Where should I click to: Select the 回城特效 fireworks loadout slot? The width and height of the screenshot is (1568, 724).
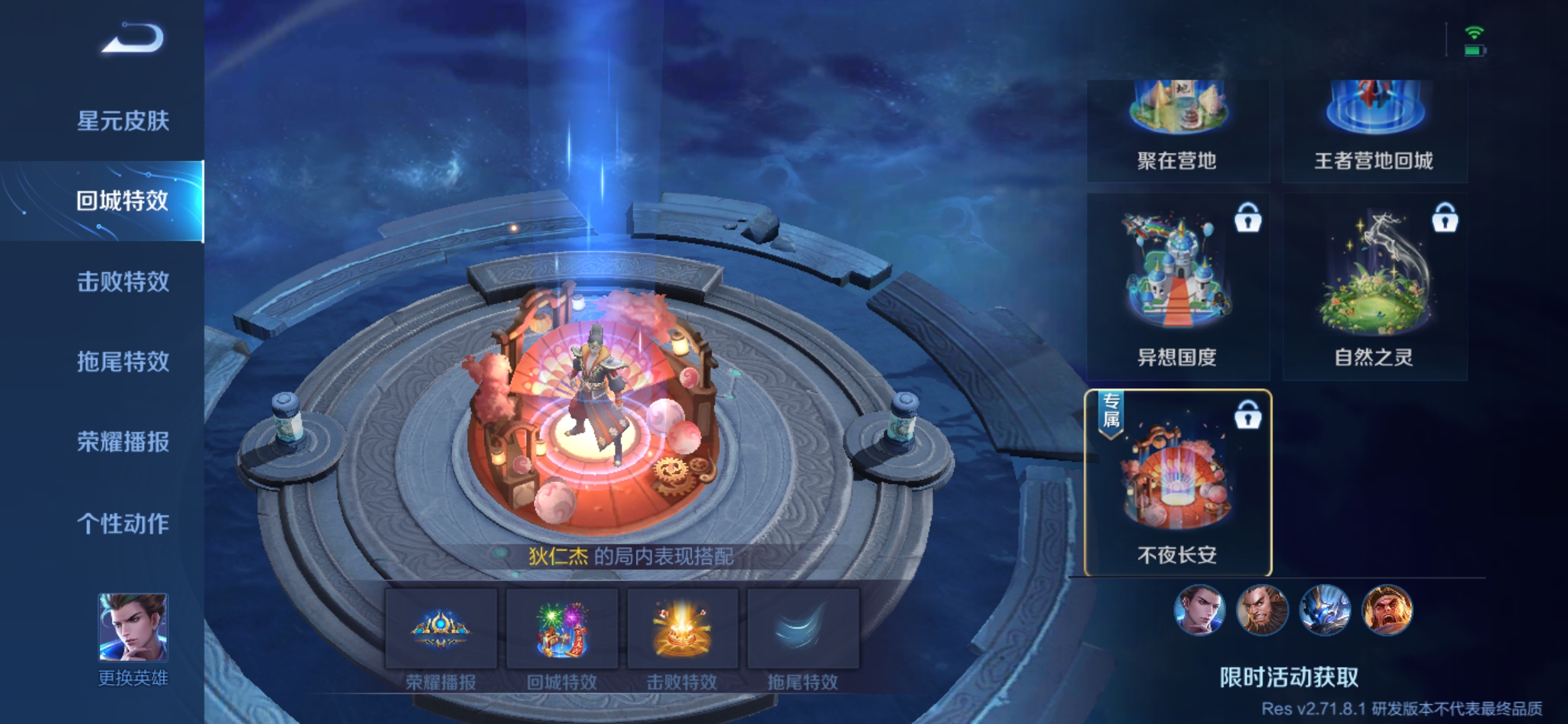(x=562, y=629)
